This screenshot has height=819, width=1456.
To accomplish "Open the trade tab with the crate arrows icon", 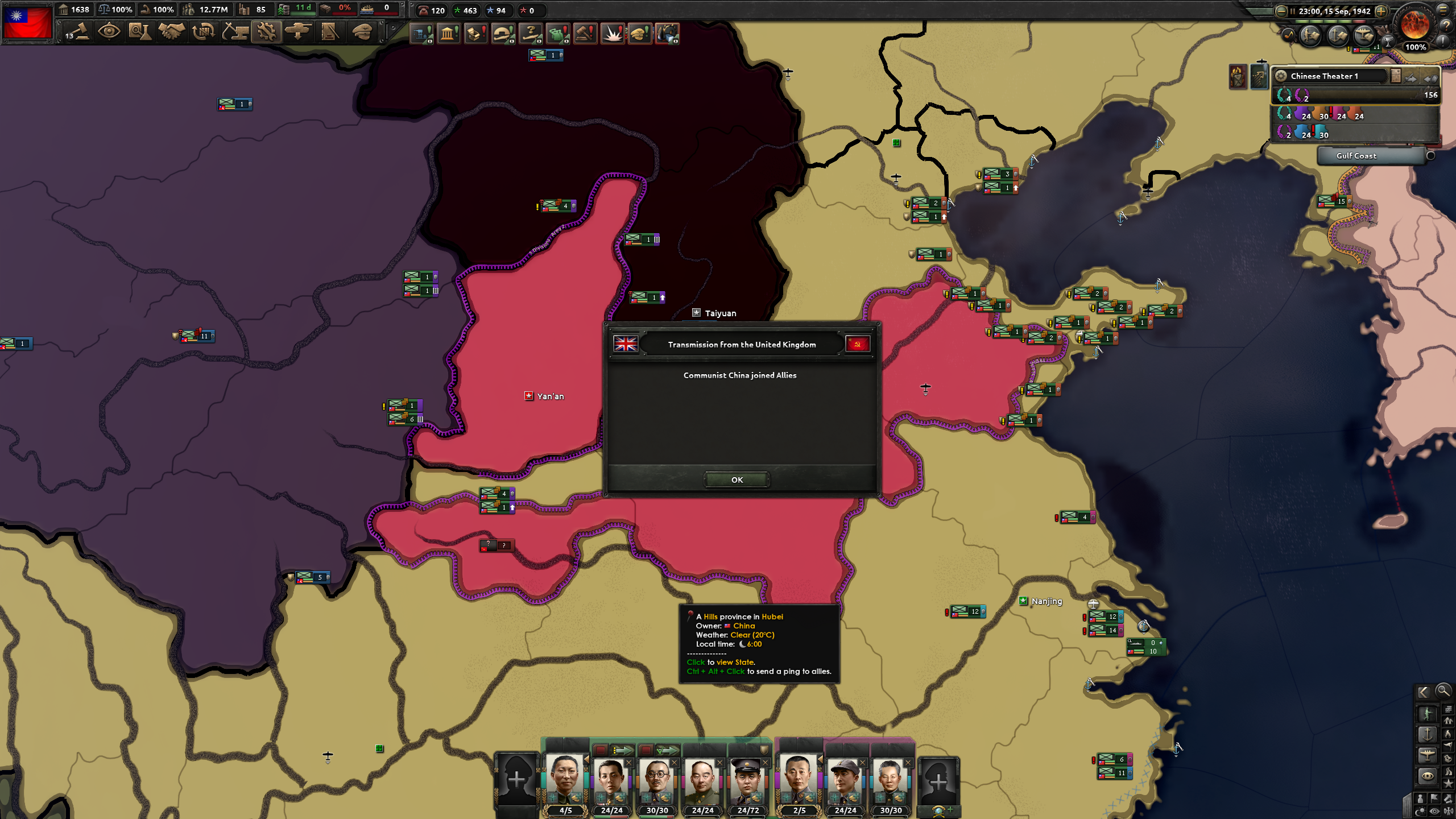I will point(201,33).
